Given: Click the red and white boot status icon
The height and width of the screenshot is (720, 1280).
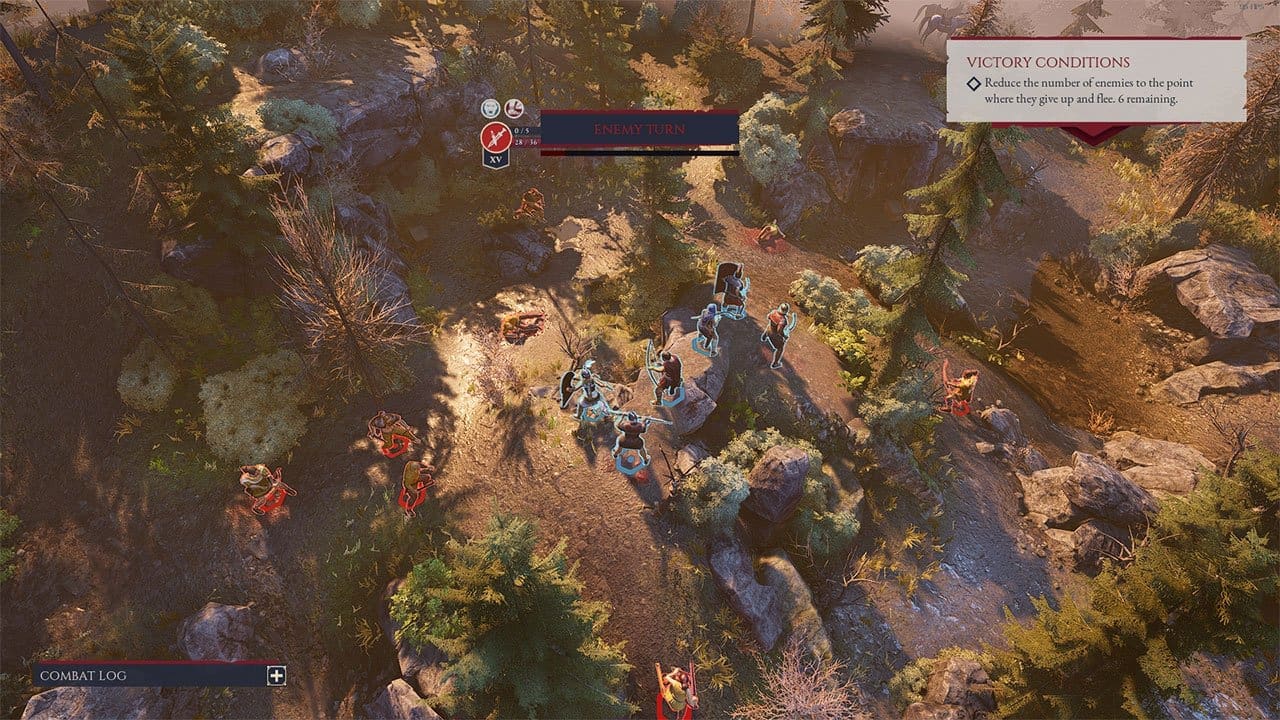Looking at the screenshot, I should tap(514, 108).
